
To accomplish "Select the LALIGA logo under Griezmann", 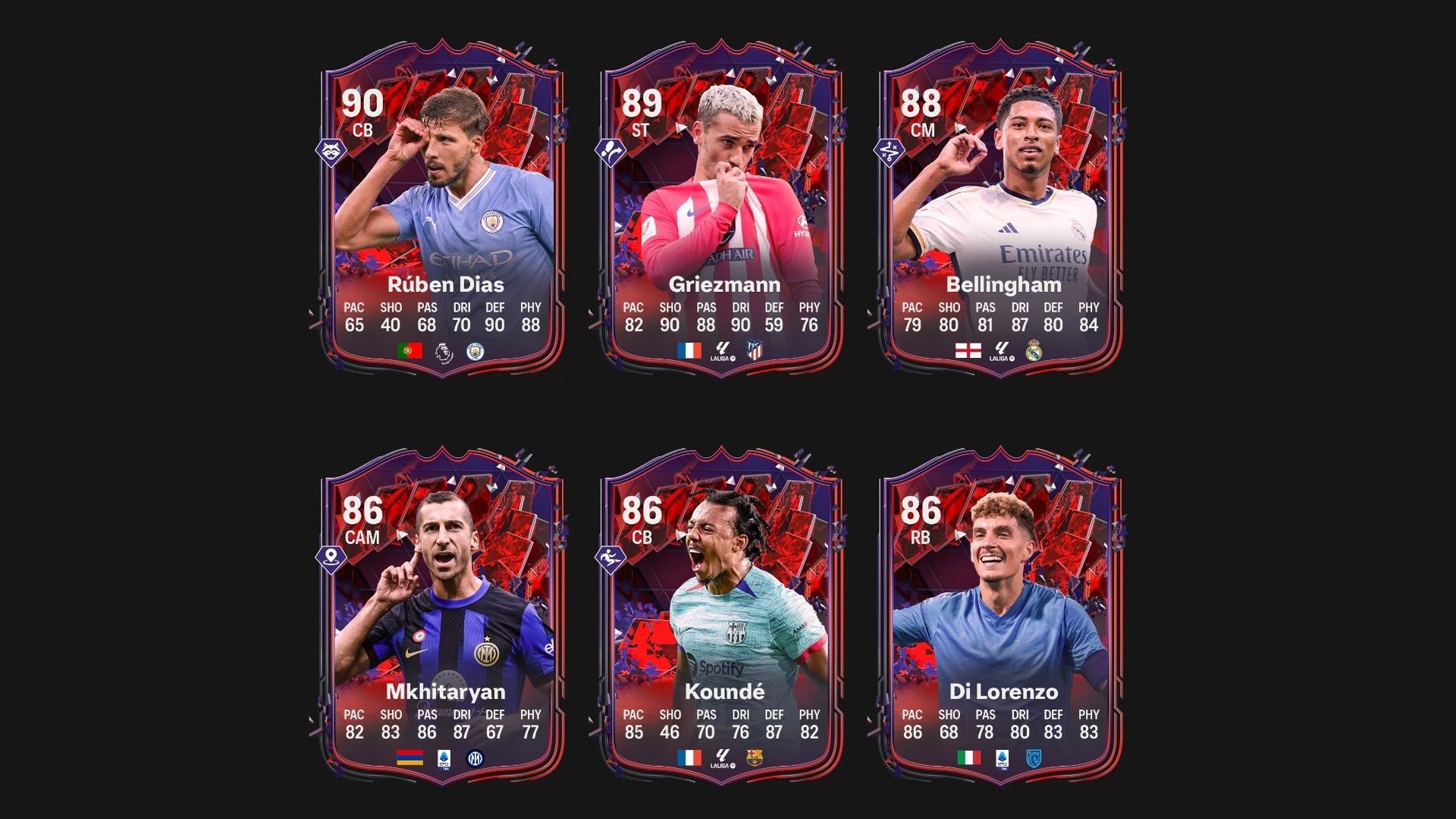I will click(723, 351).
